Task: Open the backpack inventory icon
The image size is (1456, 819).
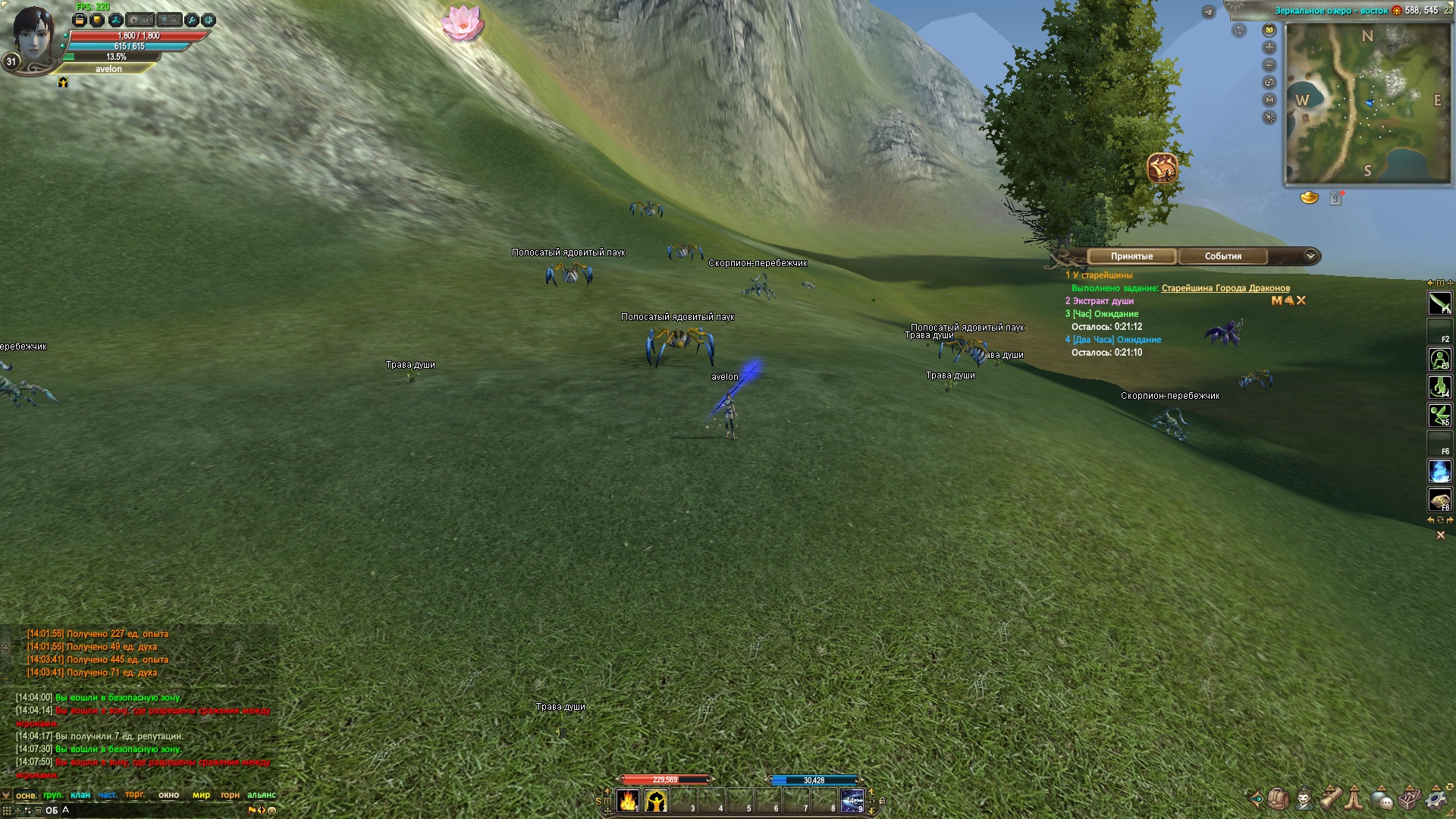Action: point(1279,799)
